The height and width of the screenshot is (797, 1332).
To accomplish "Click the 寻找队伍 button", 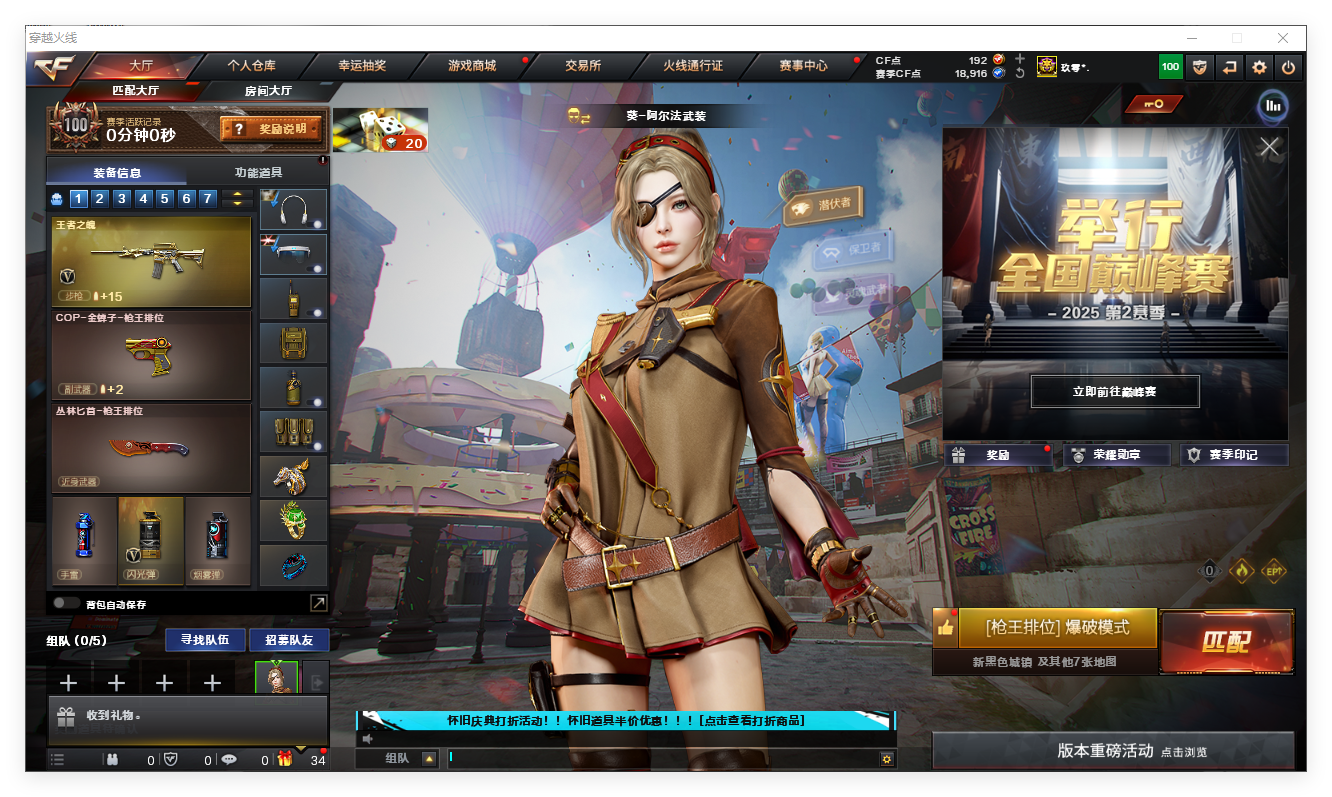I will tap(204, 640).
